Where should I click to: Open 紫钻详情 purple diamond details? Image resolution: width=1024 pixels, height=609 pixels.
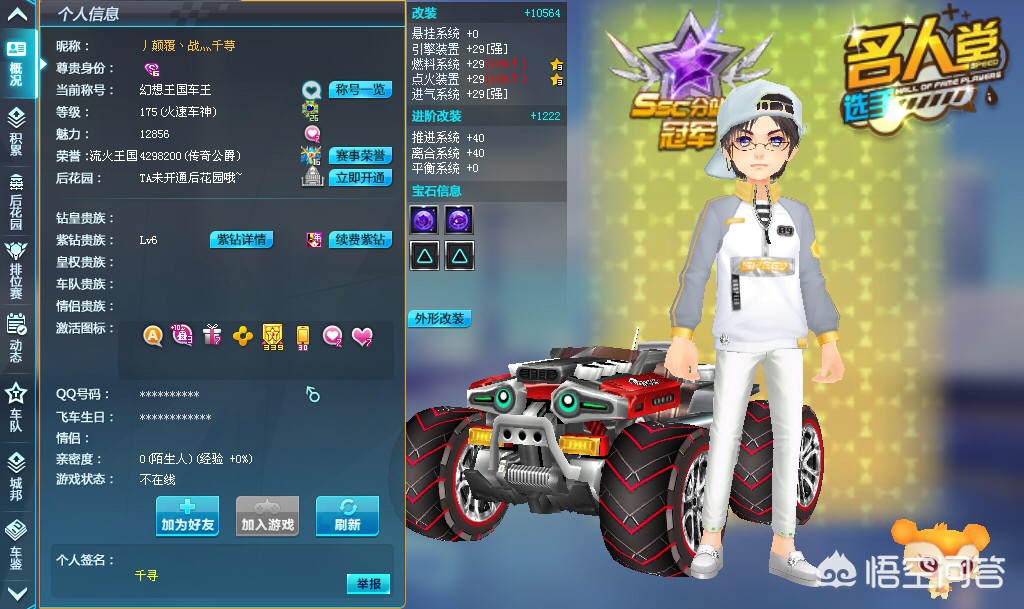[x=241, y=240]
